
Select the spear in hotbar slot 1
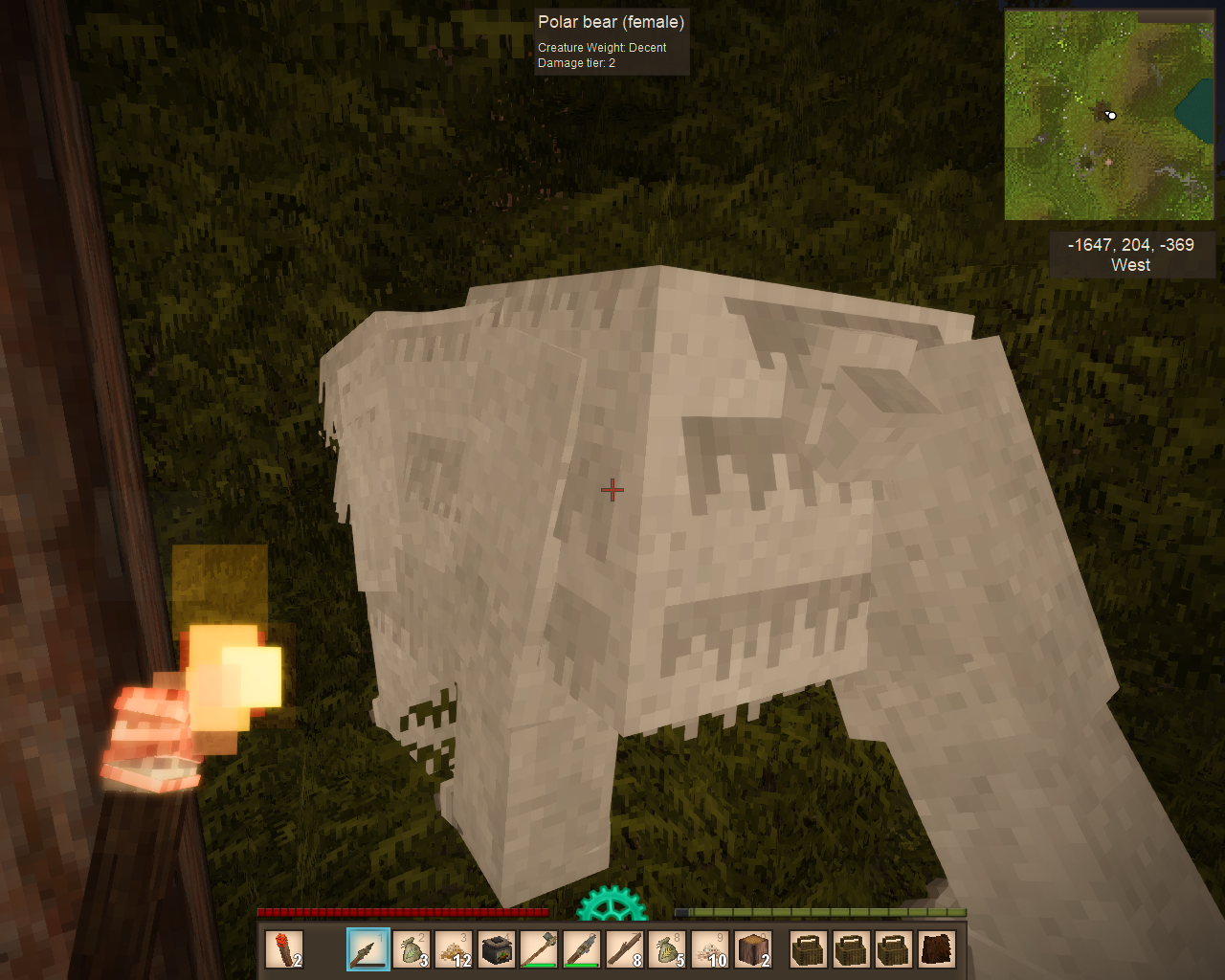[368, 949]
